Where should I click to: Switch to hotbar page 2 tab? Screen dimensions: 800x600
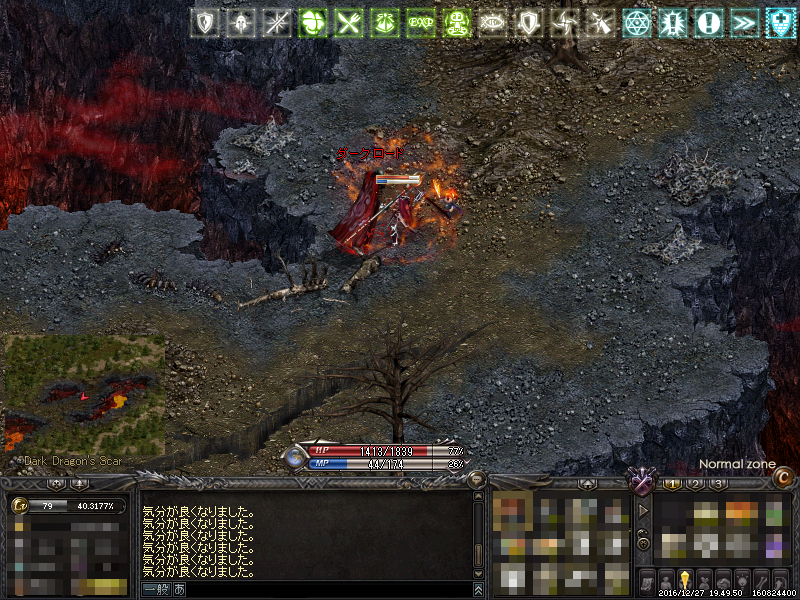696,484
